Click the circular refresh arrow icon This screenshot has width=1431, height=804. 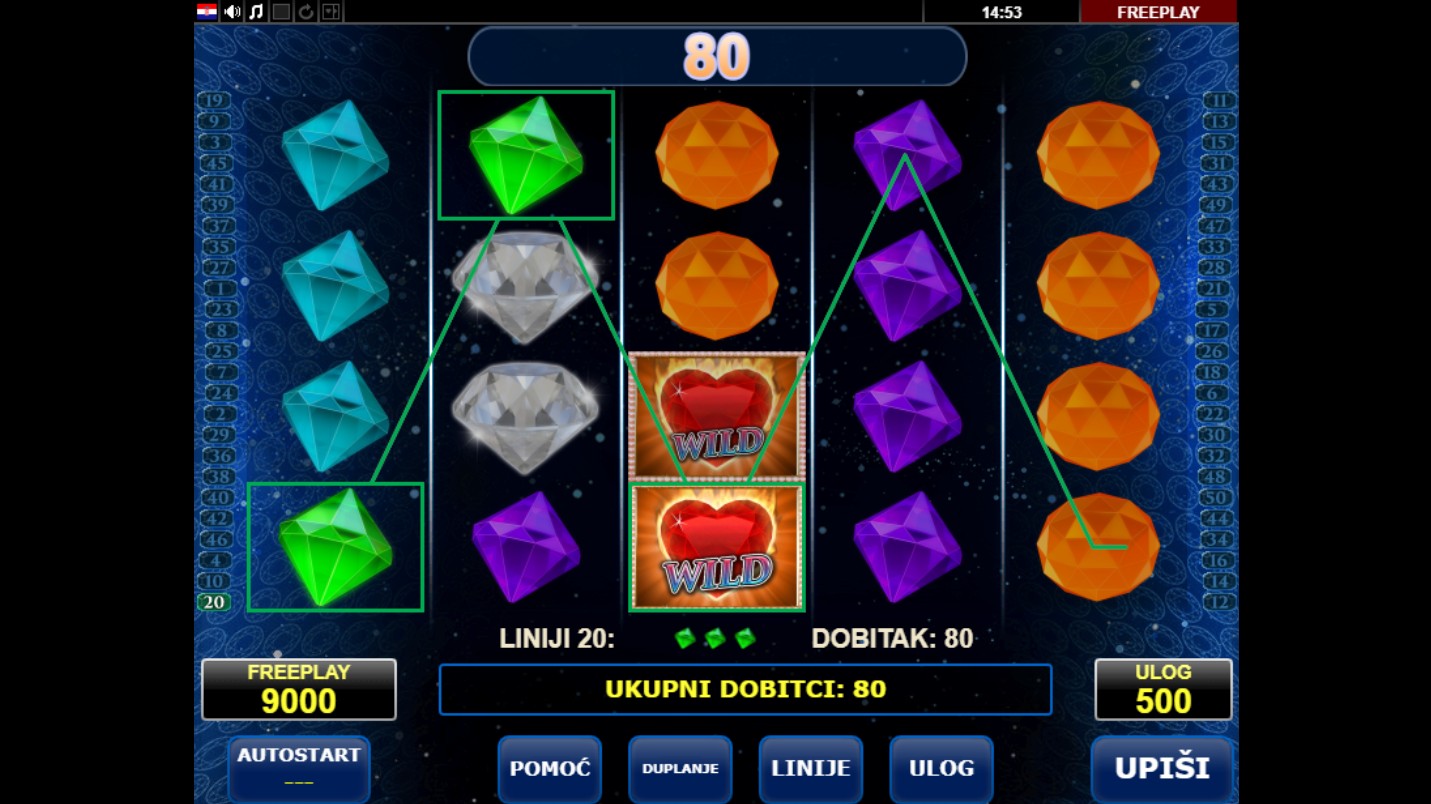pyautogui.click(x=306, y=12)
